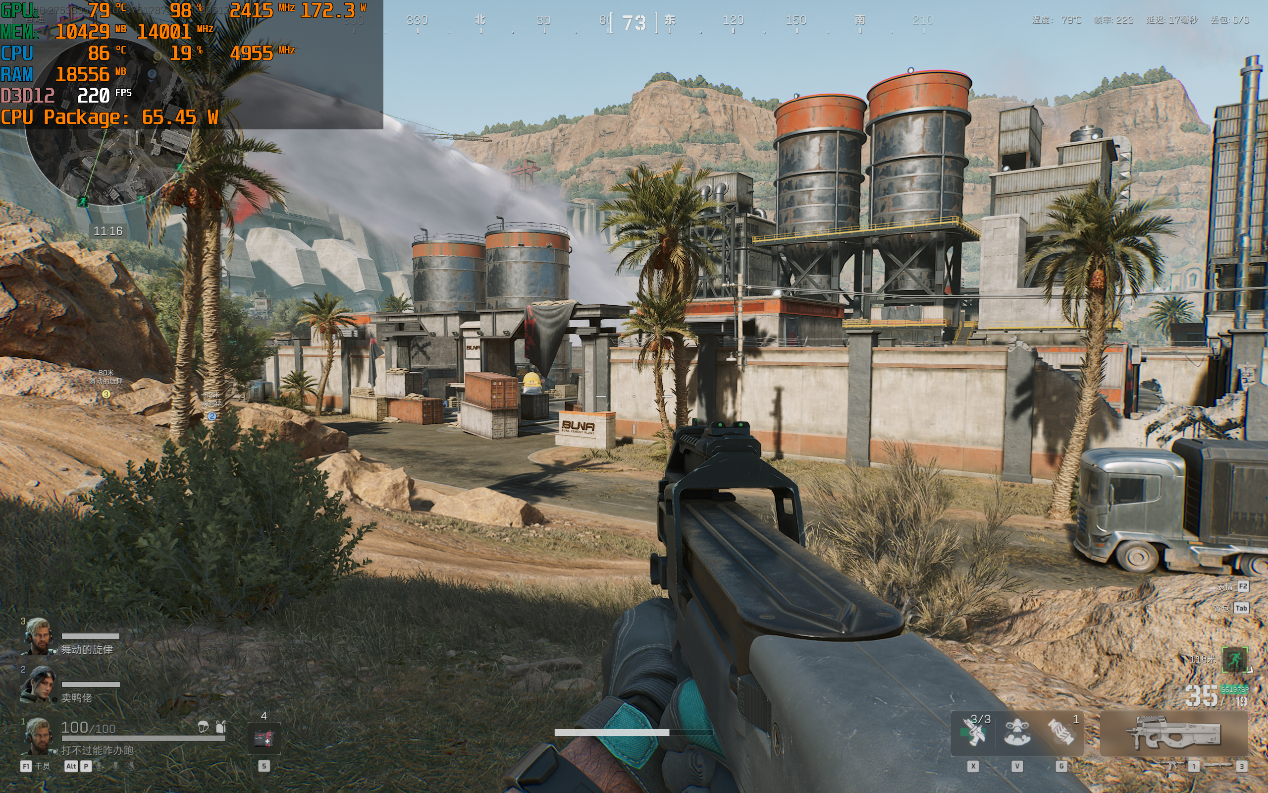Click your own operator portrait 打不过能咋办跑
Screen dimensions: 1268x793
(38, 735)
